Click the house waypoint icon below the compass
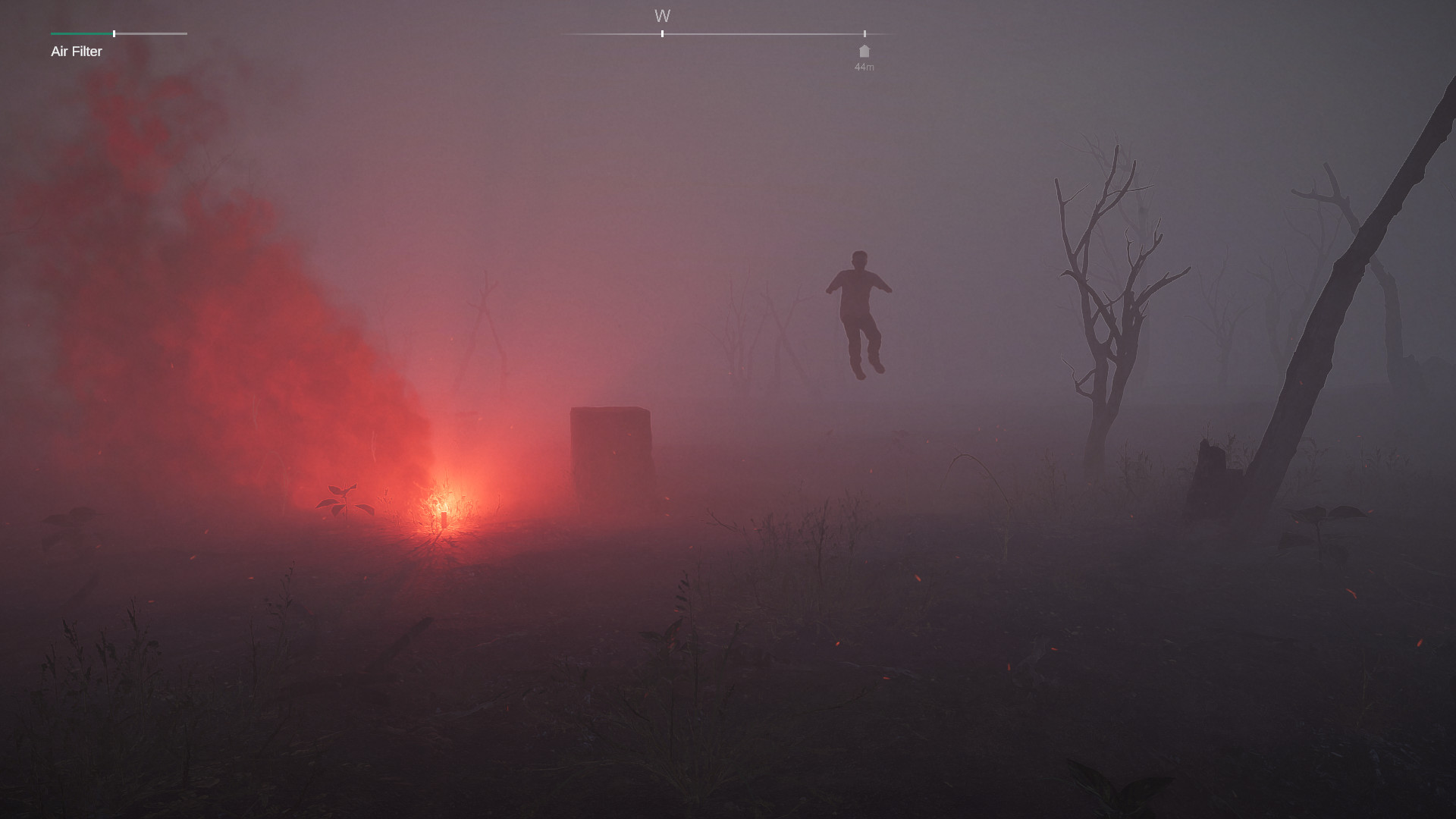 coord(864,52)
